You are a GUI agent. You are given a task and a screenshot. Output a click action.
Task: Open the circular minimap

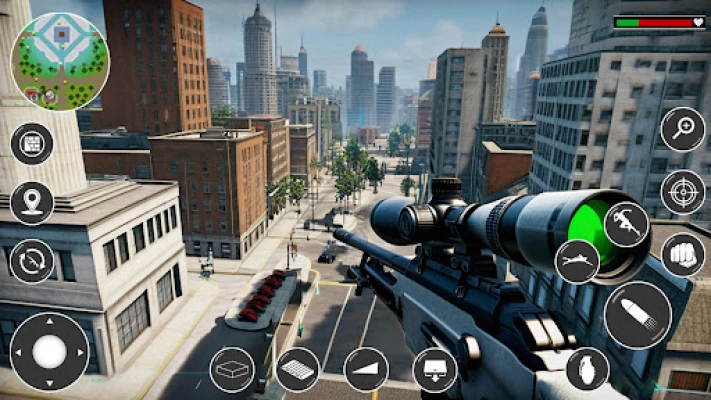point(59,62)
